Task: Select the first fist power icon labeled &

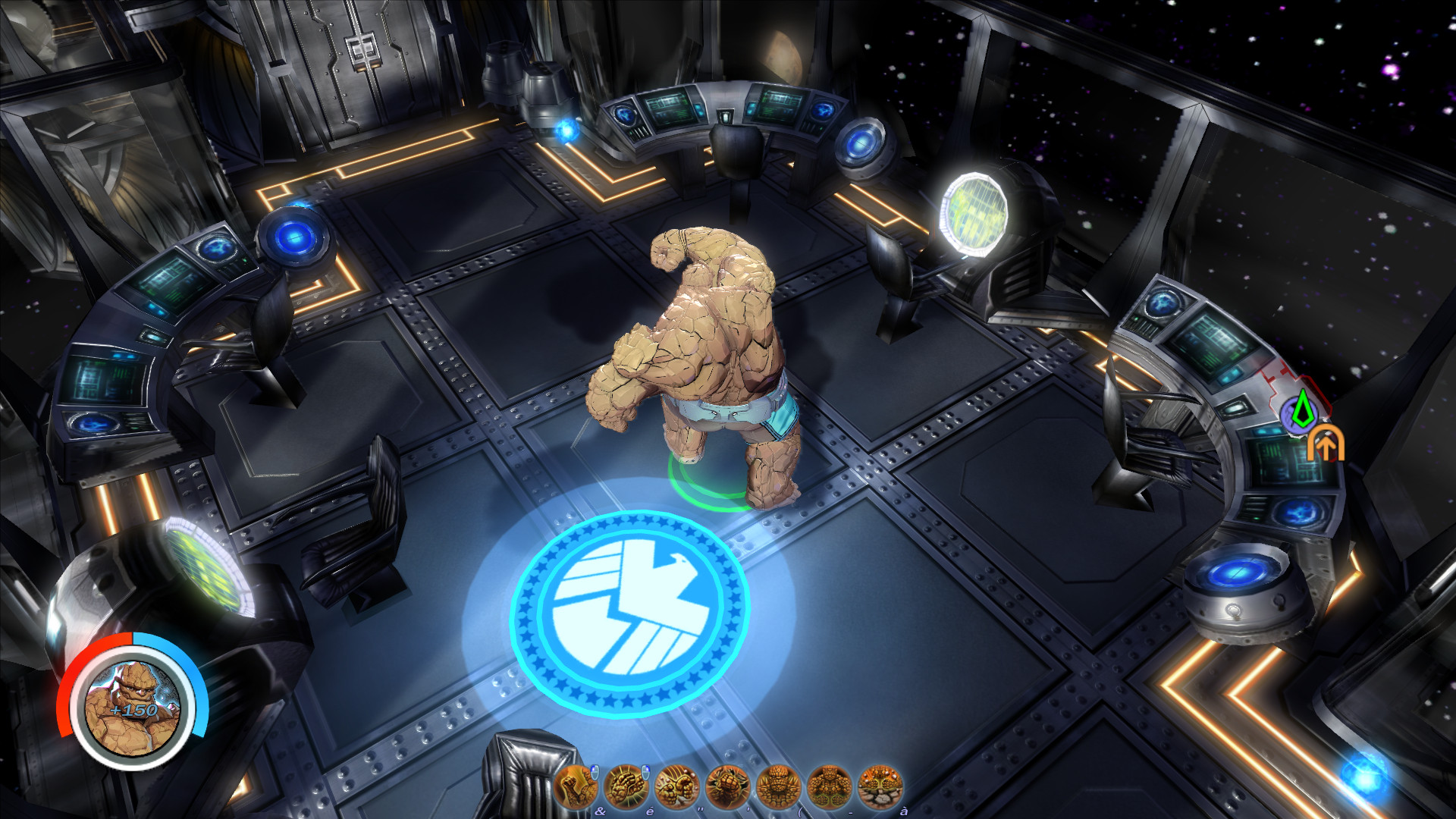Action: click(x=576, y=785)
